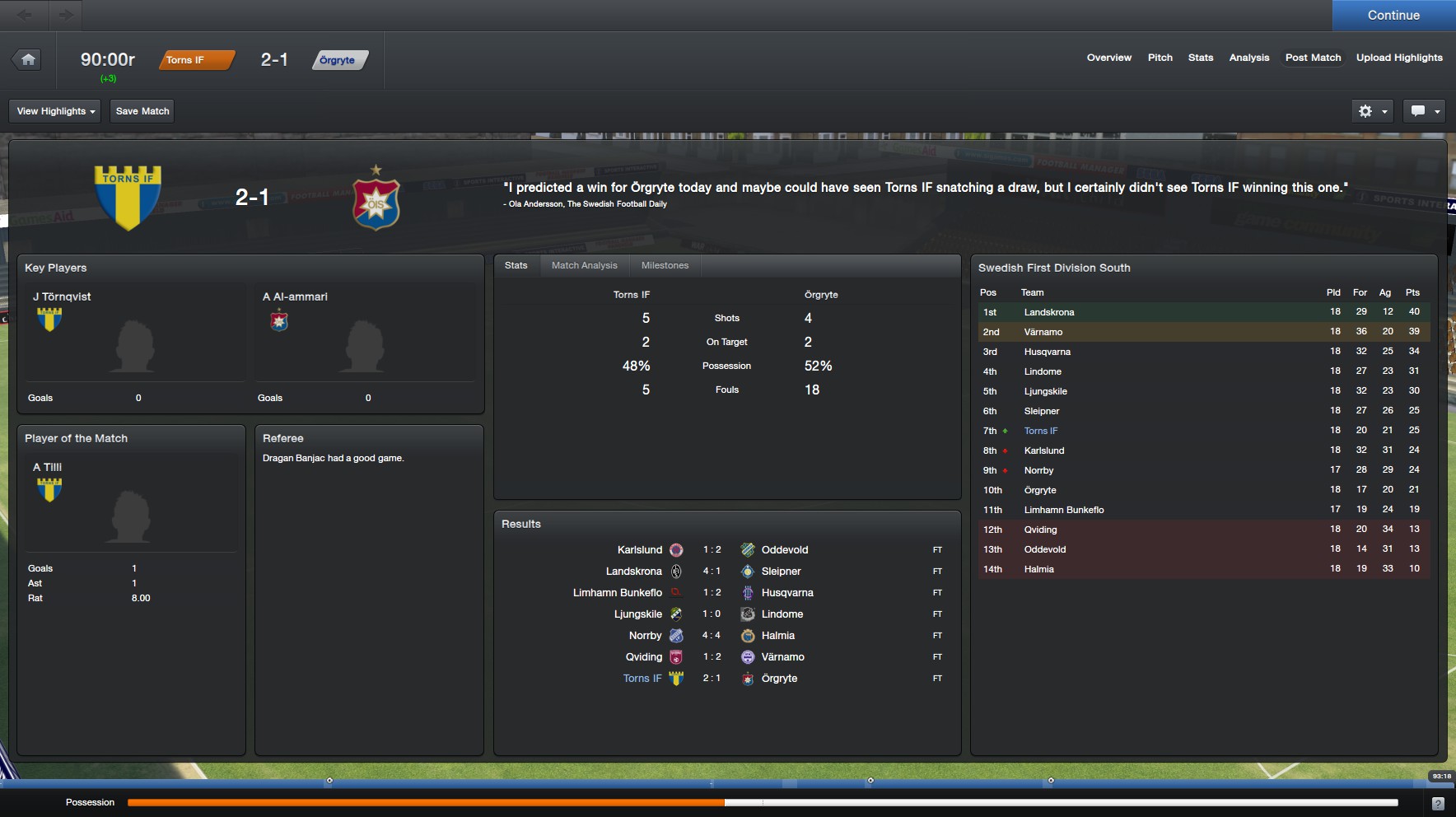This screenshot has height=817, width=1456.
Task: Go to the home screen icon
Action: pos(28,59)
